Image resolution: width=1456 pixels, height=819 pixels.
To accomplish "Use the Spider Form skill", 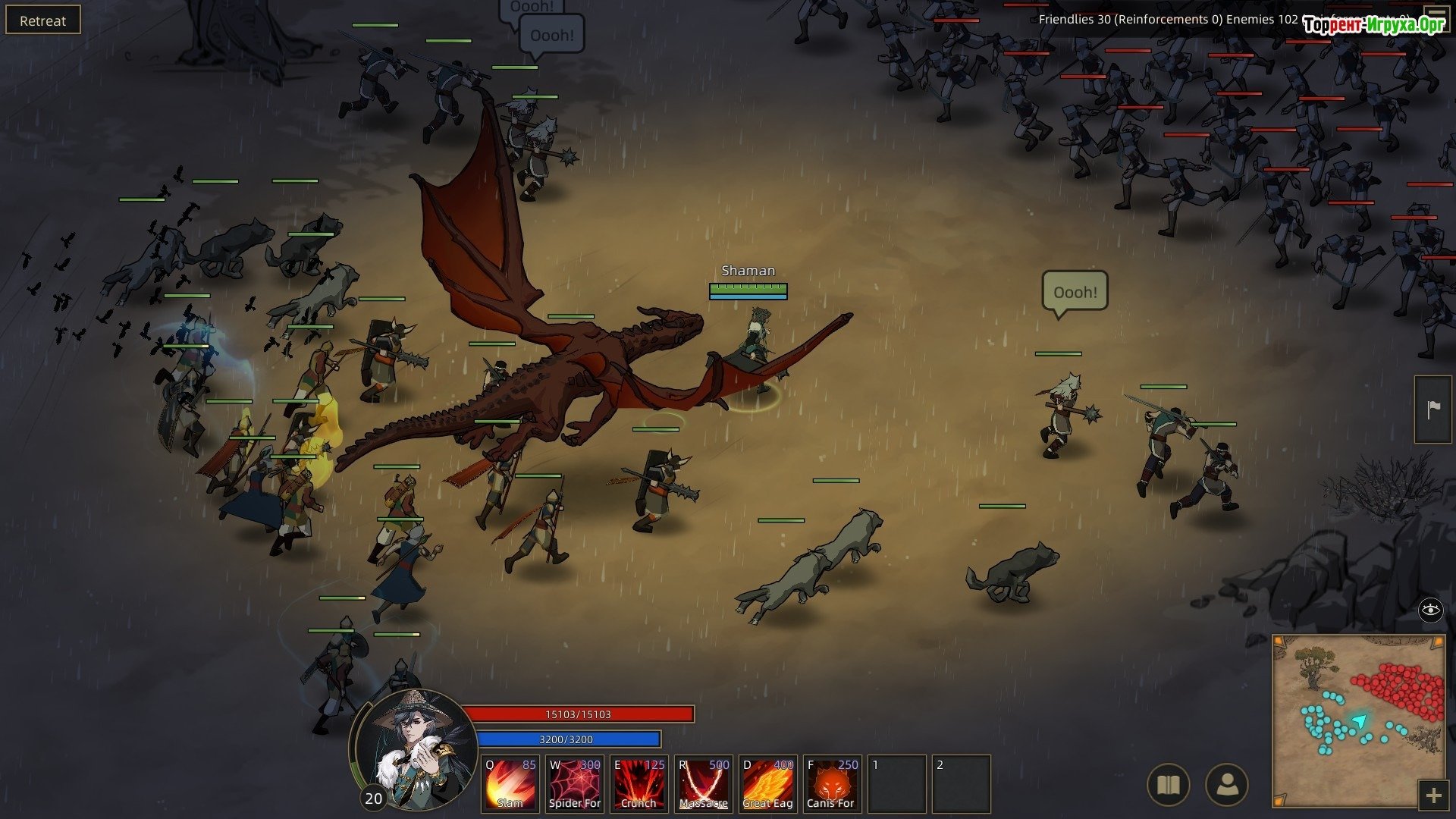I will (x=574, y=783).
